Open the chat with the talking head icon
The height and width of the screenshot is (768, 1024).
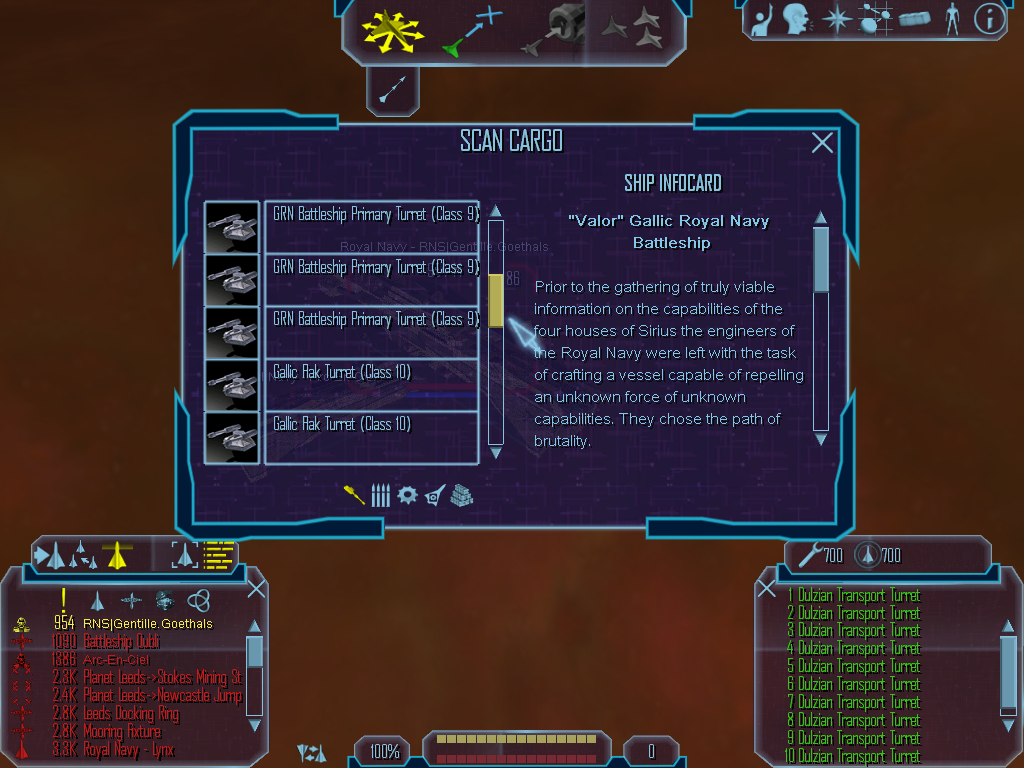pos(796,18)
